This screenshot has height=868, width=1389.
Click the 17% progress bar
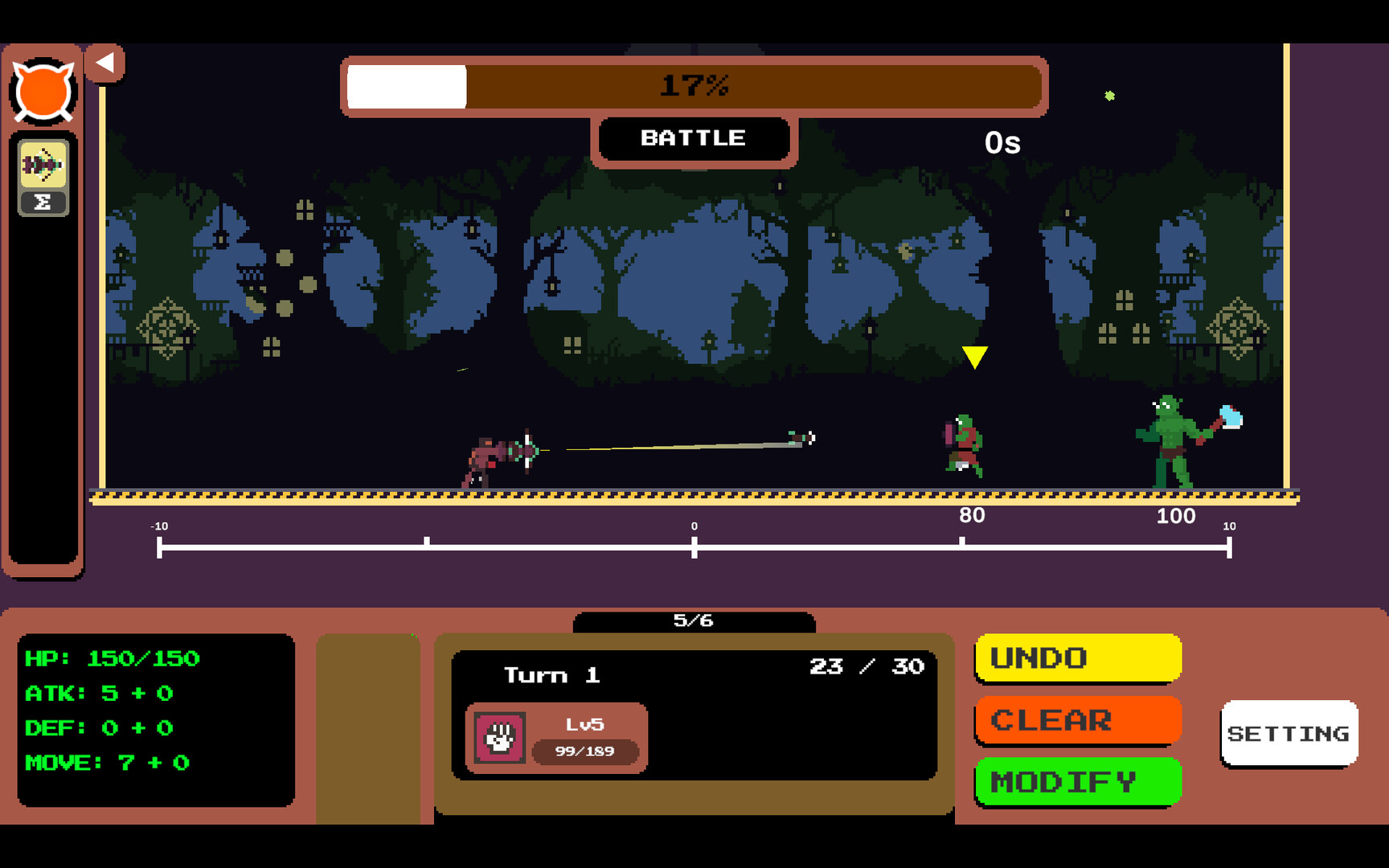click(694, 87)
